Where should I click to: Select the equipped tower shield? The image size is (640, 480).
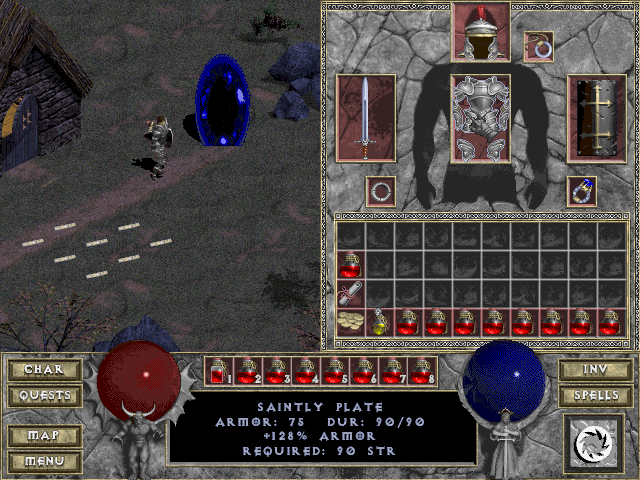(x=596, y=117)
